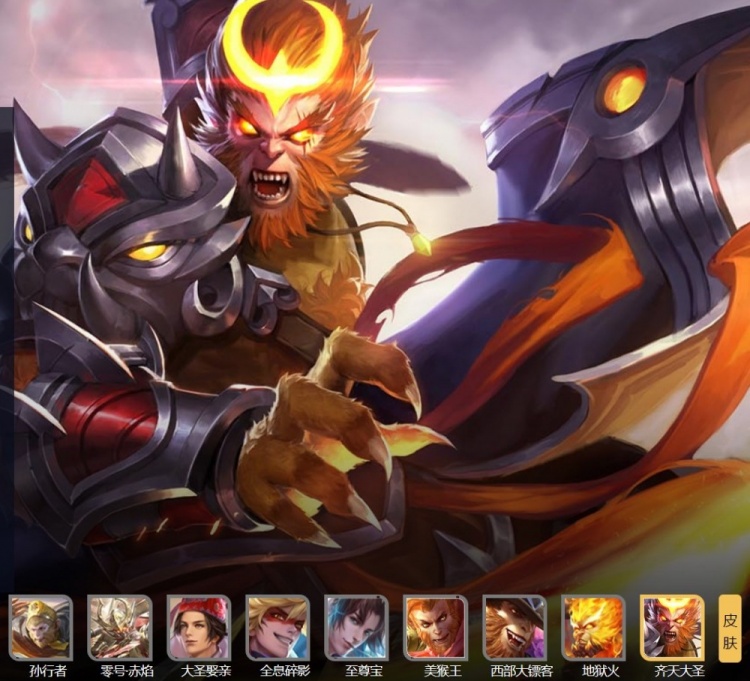Switch to the 全息碎影 skin
Image resolution: width=750 pixels, height=681 pixels.
[278, 628]
